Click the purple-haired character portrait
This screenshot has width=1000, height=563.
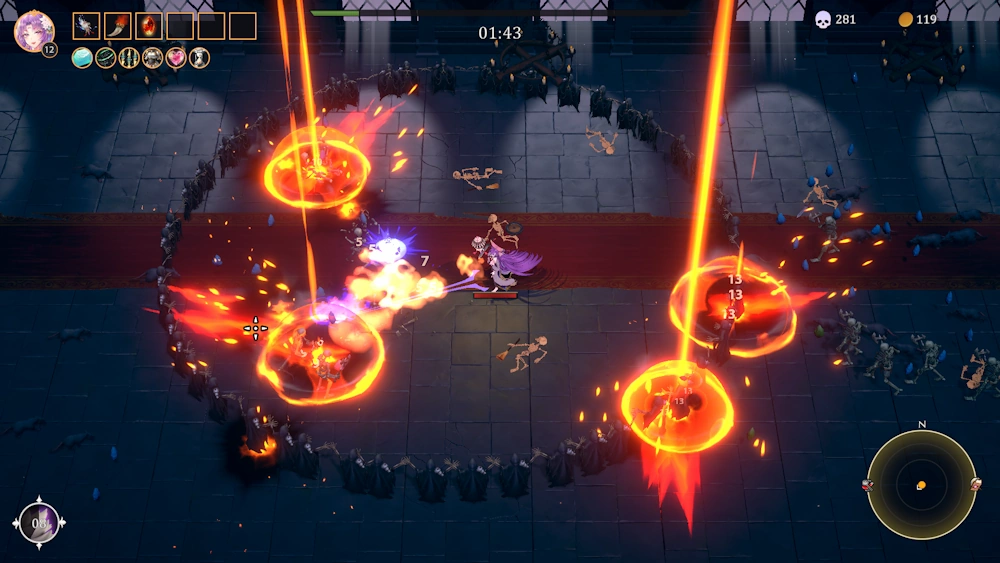(33, 31)
